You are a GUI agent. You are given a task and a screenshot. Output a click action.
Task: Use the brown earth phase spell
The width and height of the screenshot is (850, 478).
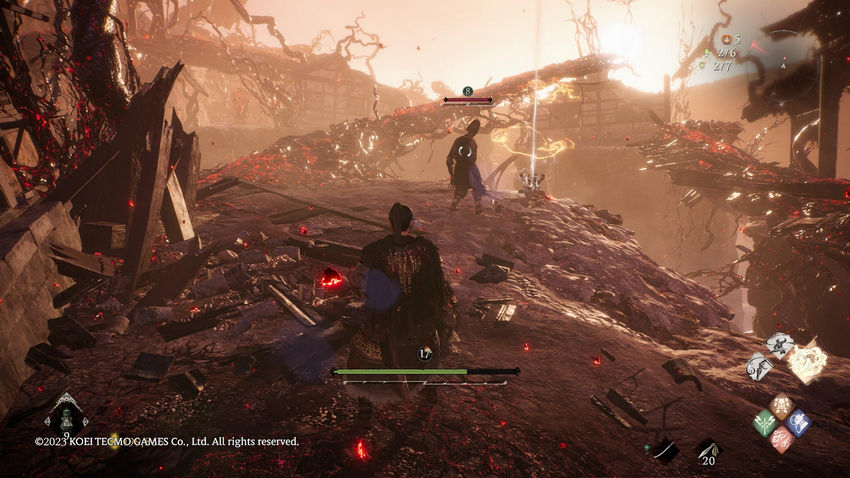[x=781, y=406]
